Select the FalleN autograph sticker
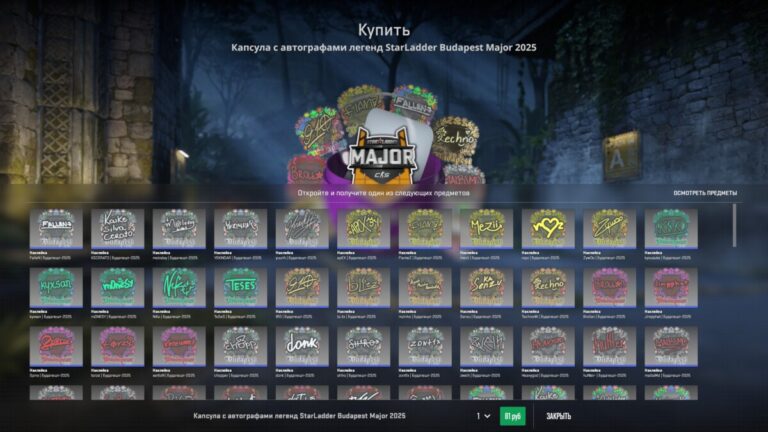768x432 pixels. 56,228
